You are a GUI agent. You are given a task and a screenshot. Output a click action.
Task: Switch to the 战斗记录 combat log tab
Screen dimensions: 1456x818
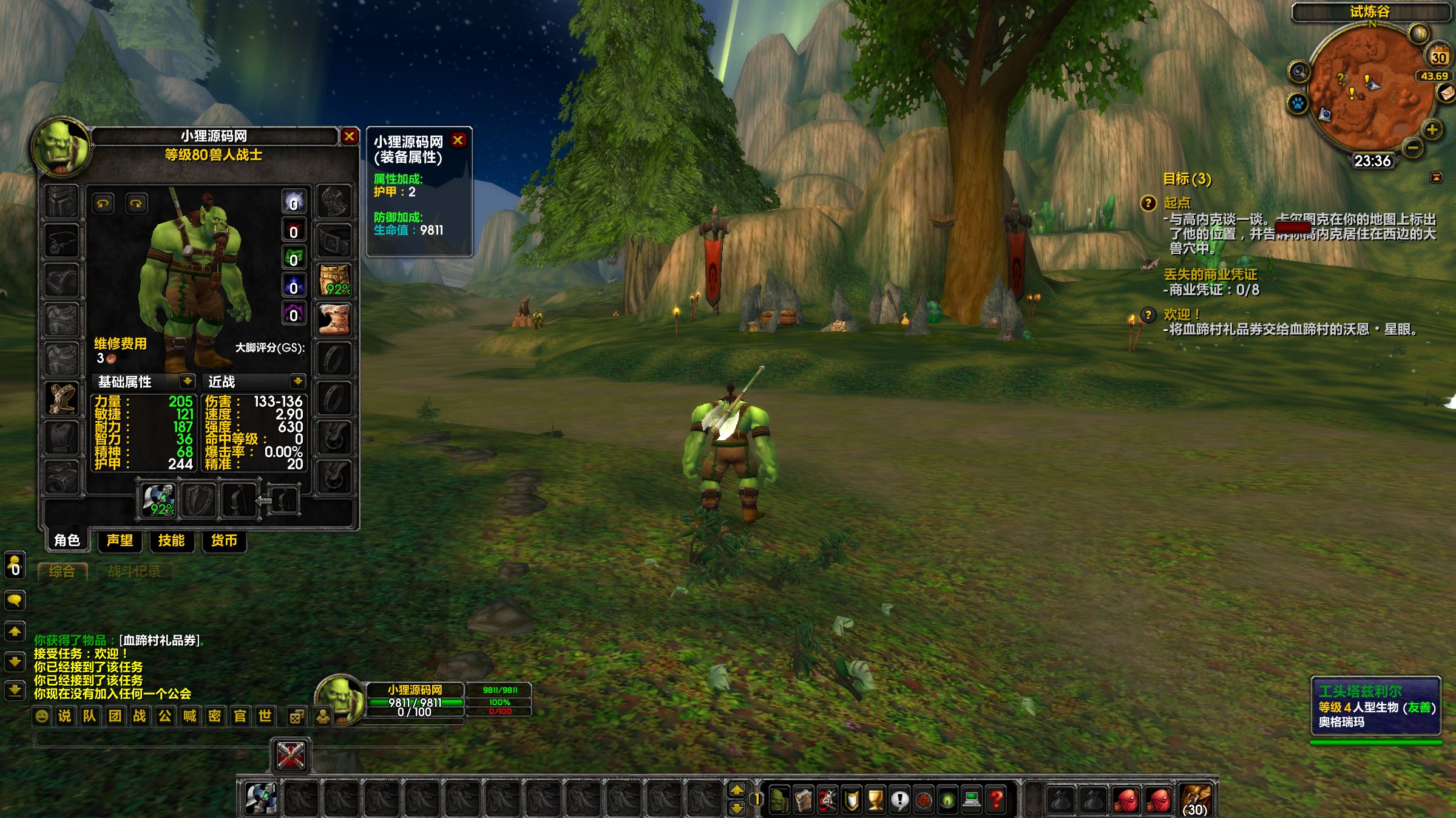point(134,571)
